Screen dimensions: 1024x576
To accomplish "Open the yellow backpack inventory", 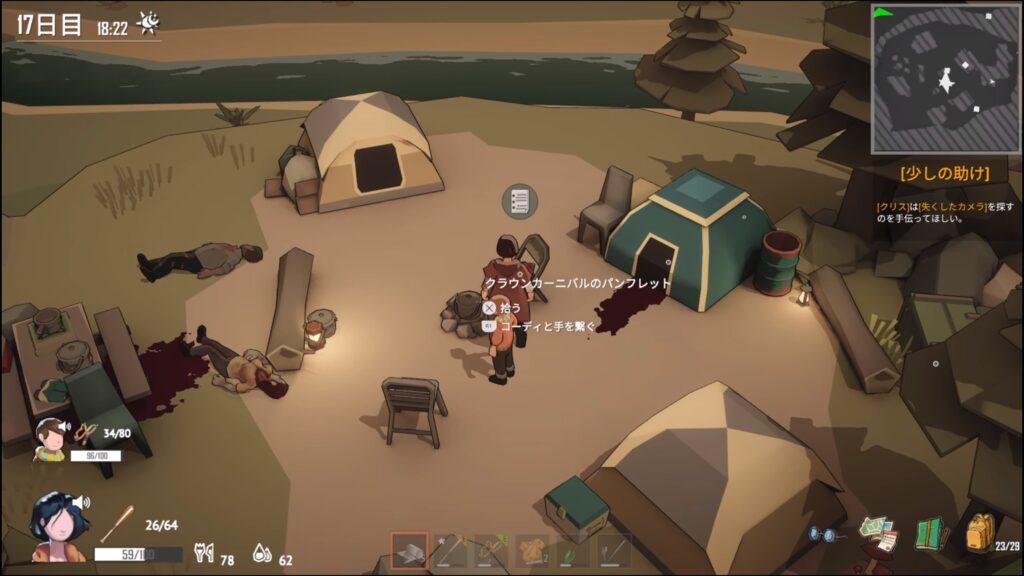I will coord(979,532).
